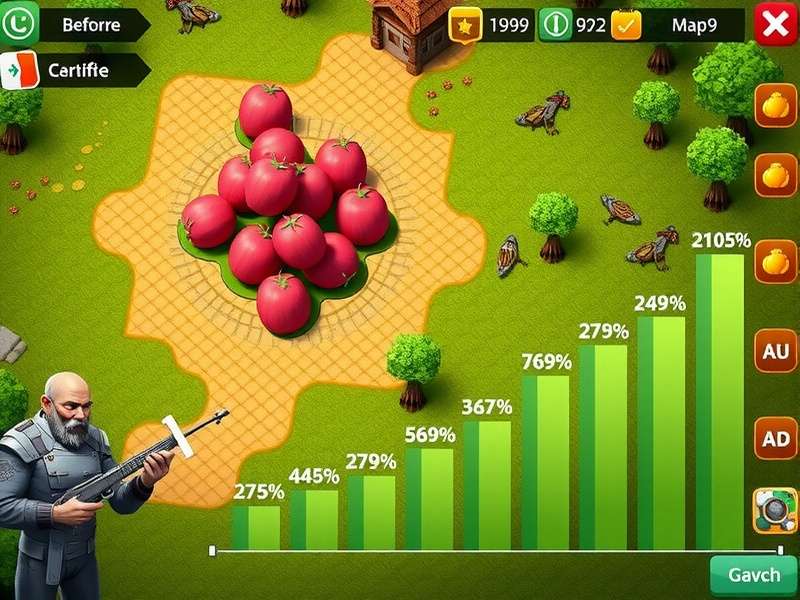Viewport: 800px width, 600px height.
Task: Open the Map9 label
Action: coord(694,26)
